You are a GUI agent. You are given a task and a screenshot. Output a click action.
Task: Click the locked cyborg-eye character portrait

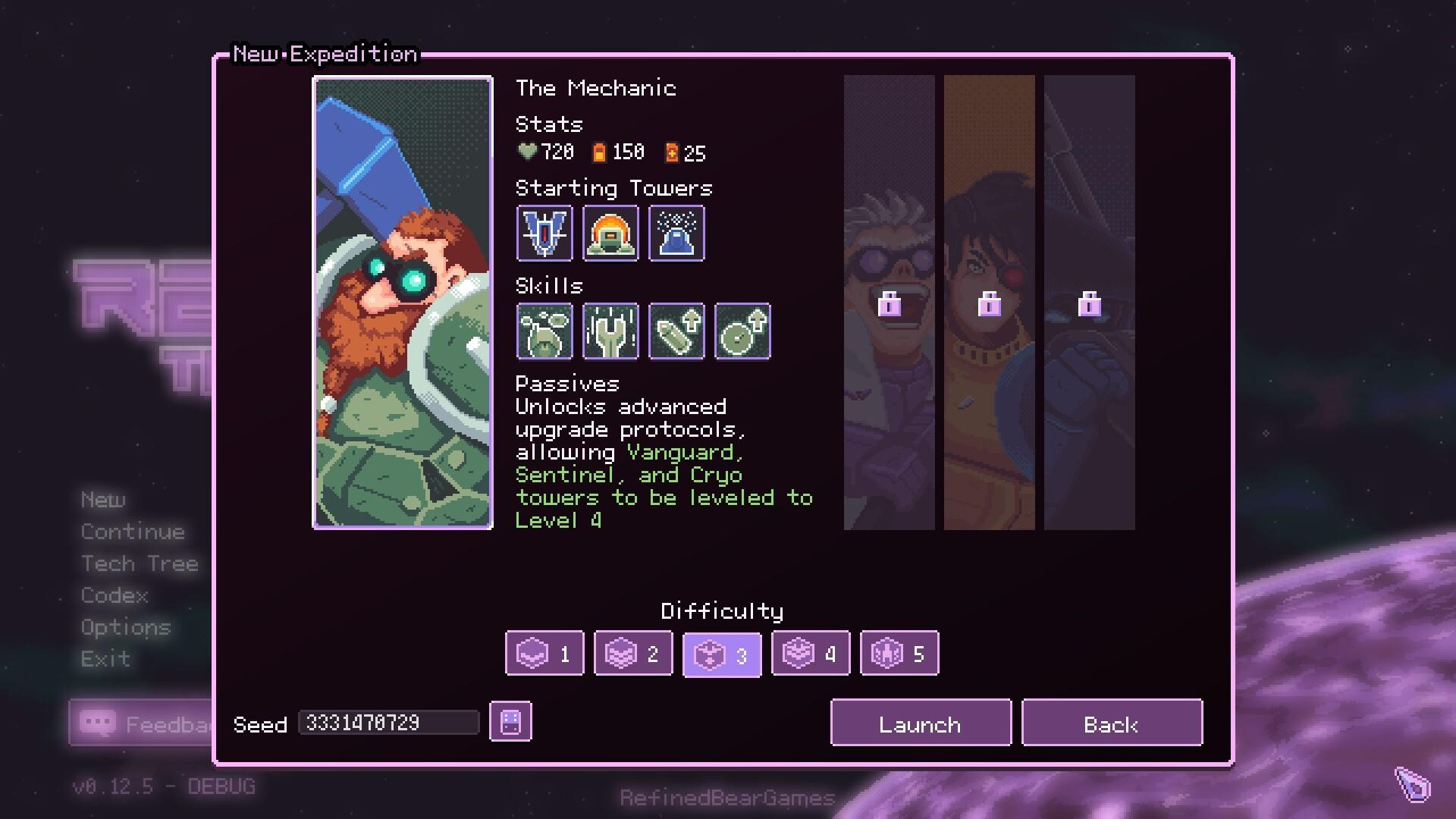tap(990, 302)
